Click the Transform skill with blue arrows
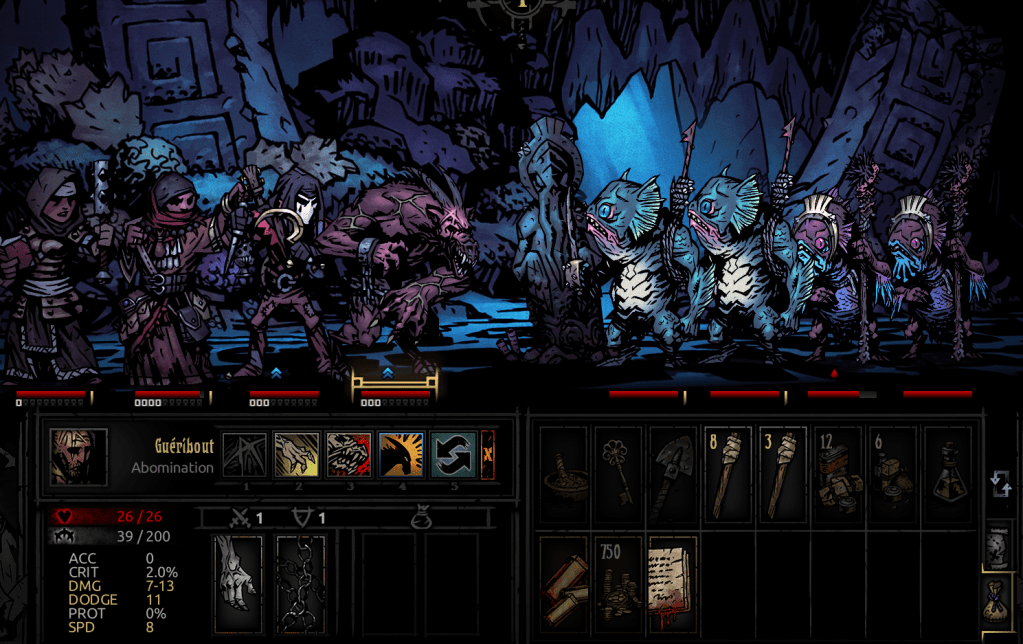Viewport: 1023px width, 644px height. pos(452,455)
